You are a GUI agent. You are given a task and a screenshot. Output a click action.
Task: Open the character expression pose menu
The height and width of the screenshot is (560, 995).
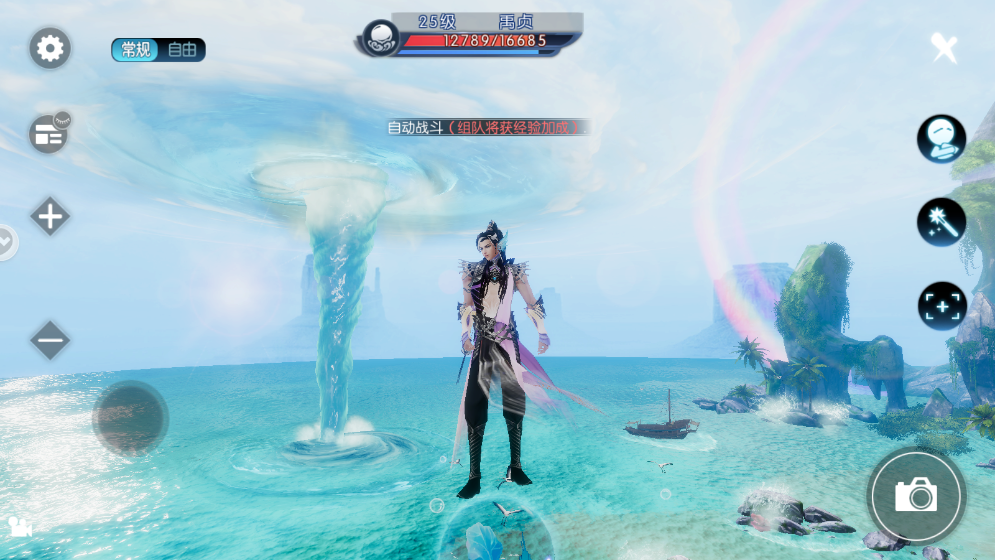941,139
